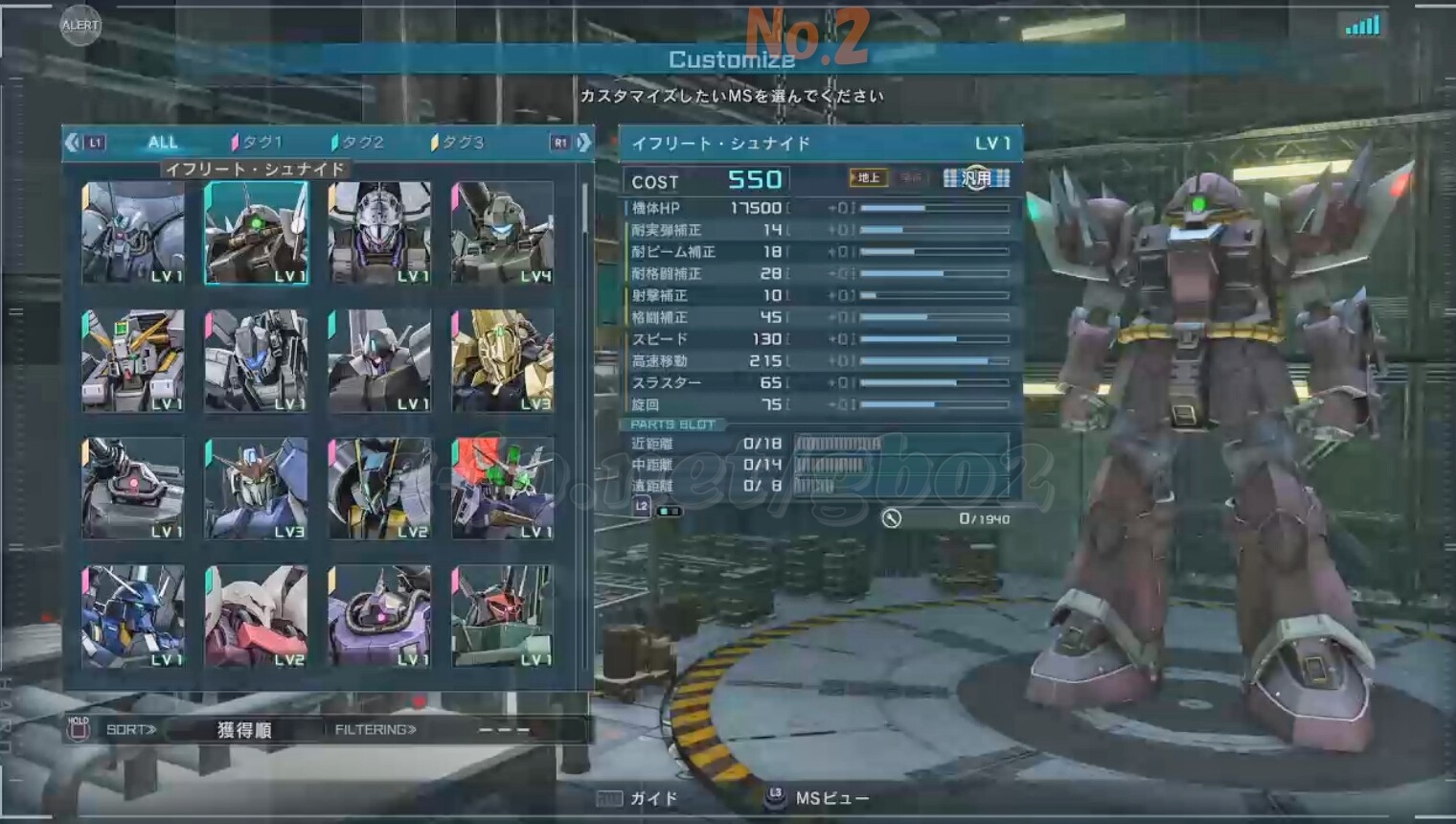The width and height of the screenshot is (1456, 824).
Task: Choose the dark blue LV1 mobile suit
Action: 133,616
